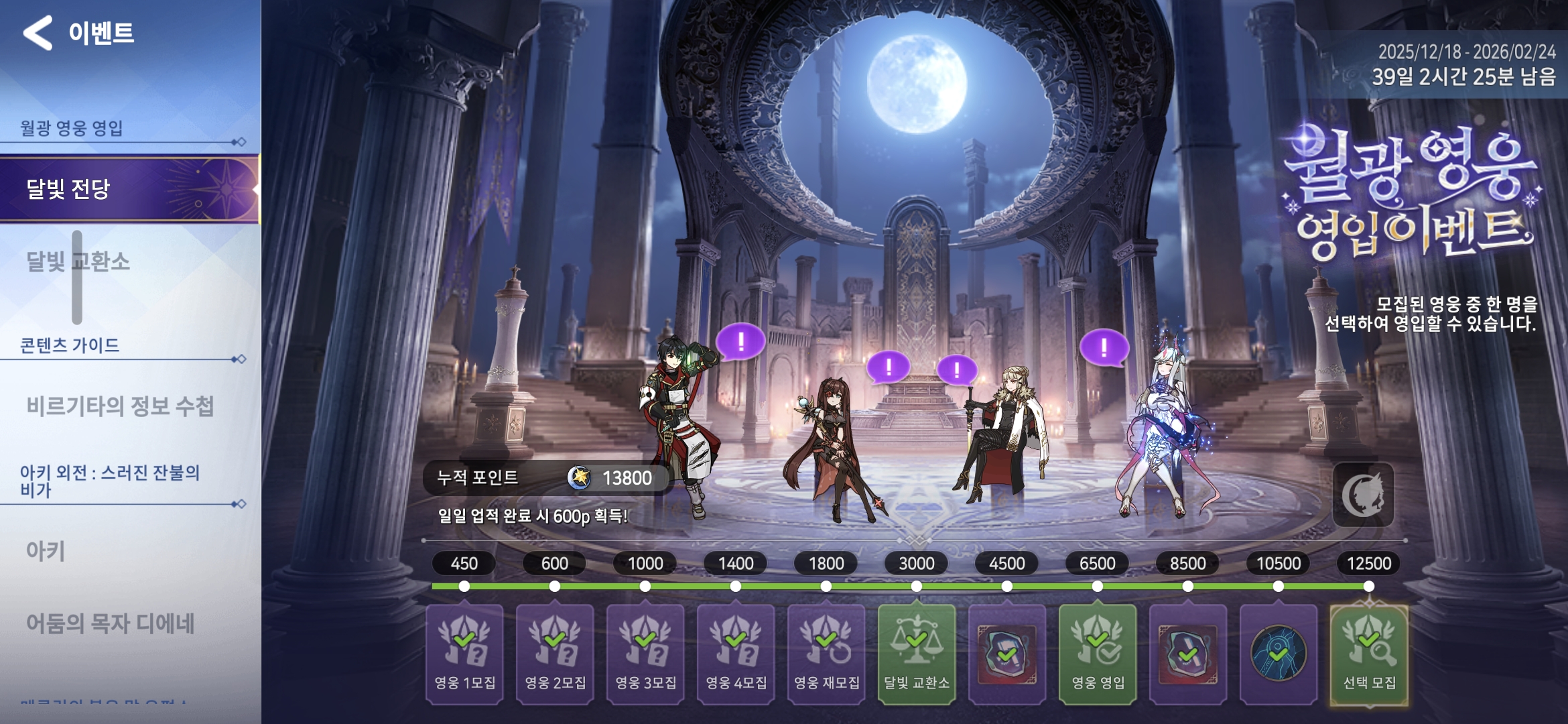
Task: Open the 영웅 4모집 reward card
Action: (x=736, y=654)
